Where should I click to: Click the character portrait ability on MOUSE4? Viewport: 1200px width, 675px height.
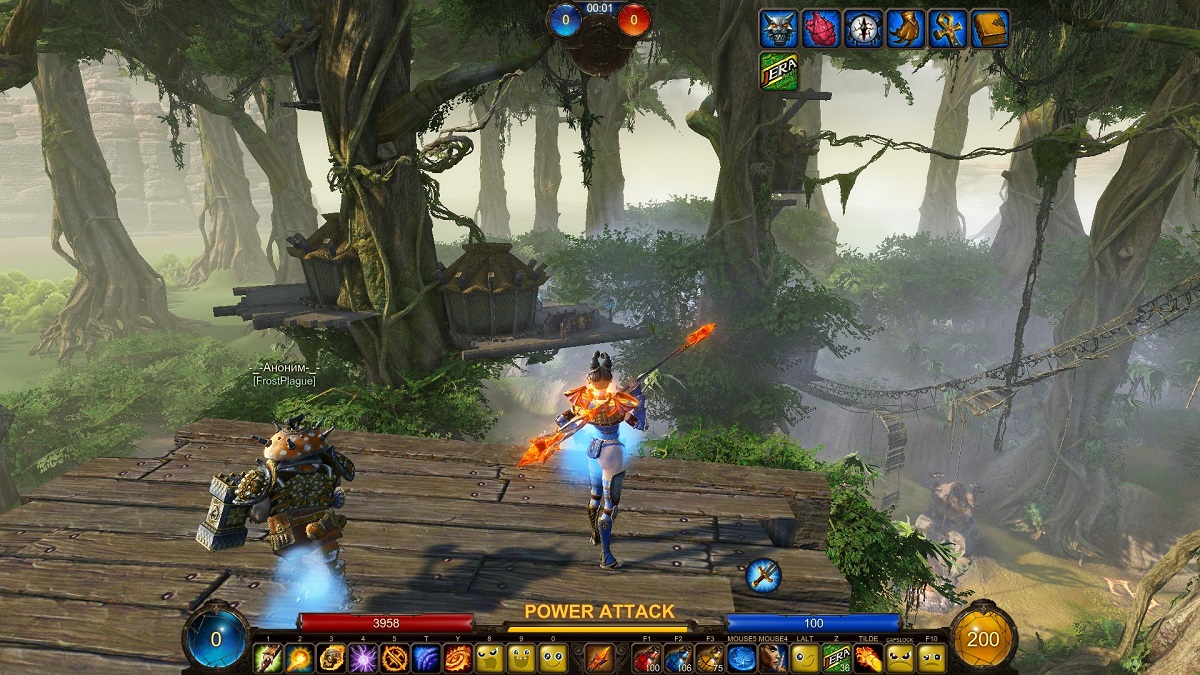pyautogui.click(x=772, y=658)
